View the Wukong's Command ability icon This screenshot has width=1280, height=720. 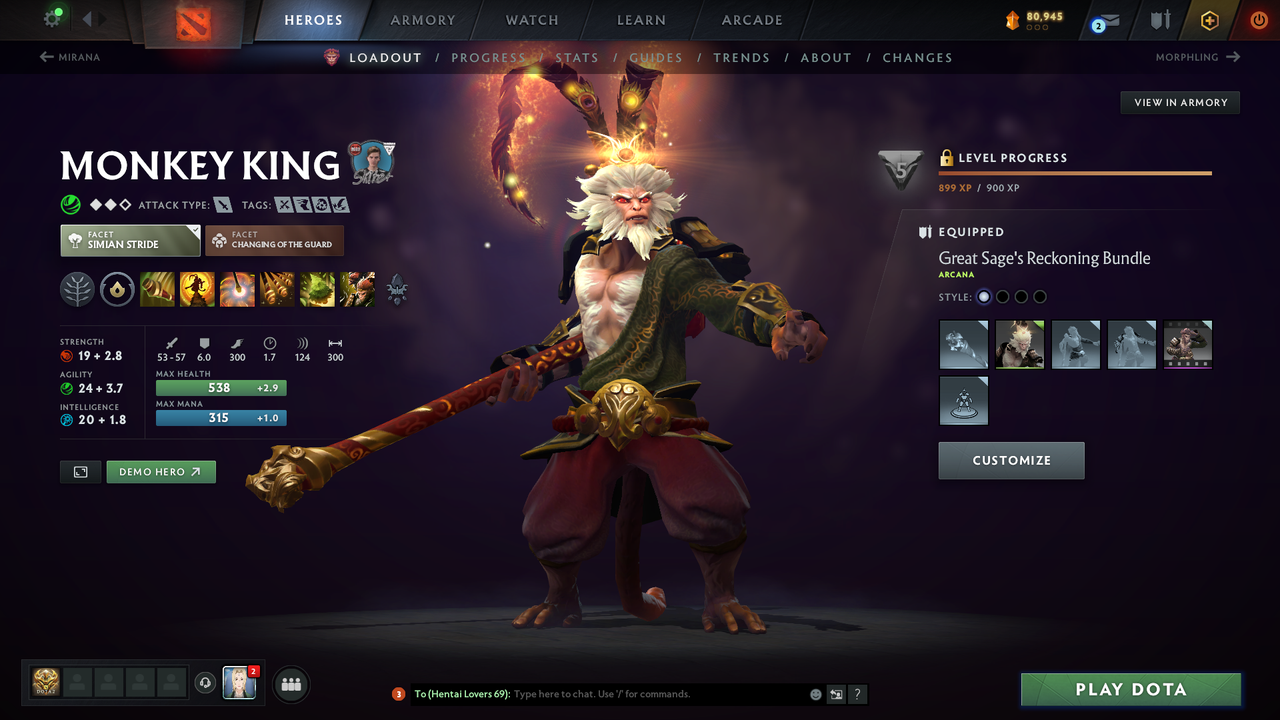coord(358,290)
